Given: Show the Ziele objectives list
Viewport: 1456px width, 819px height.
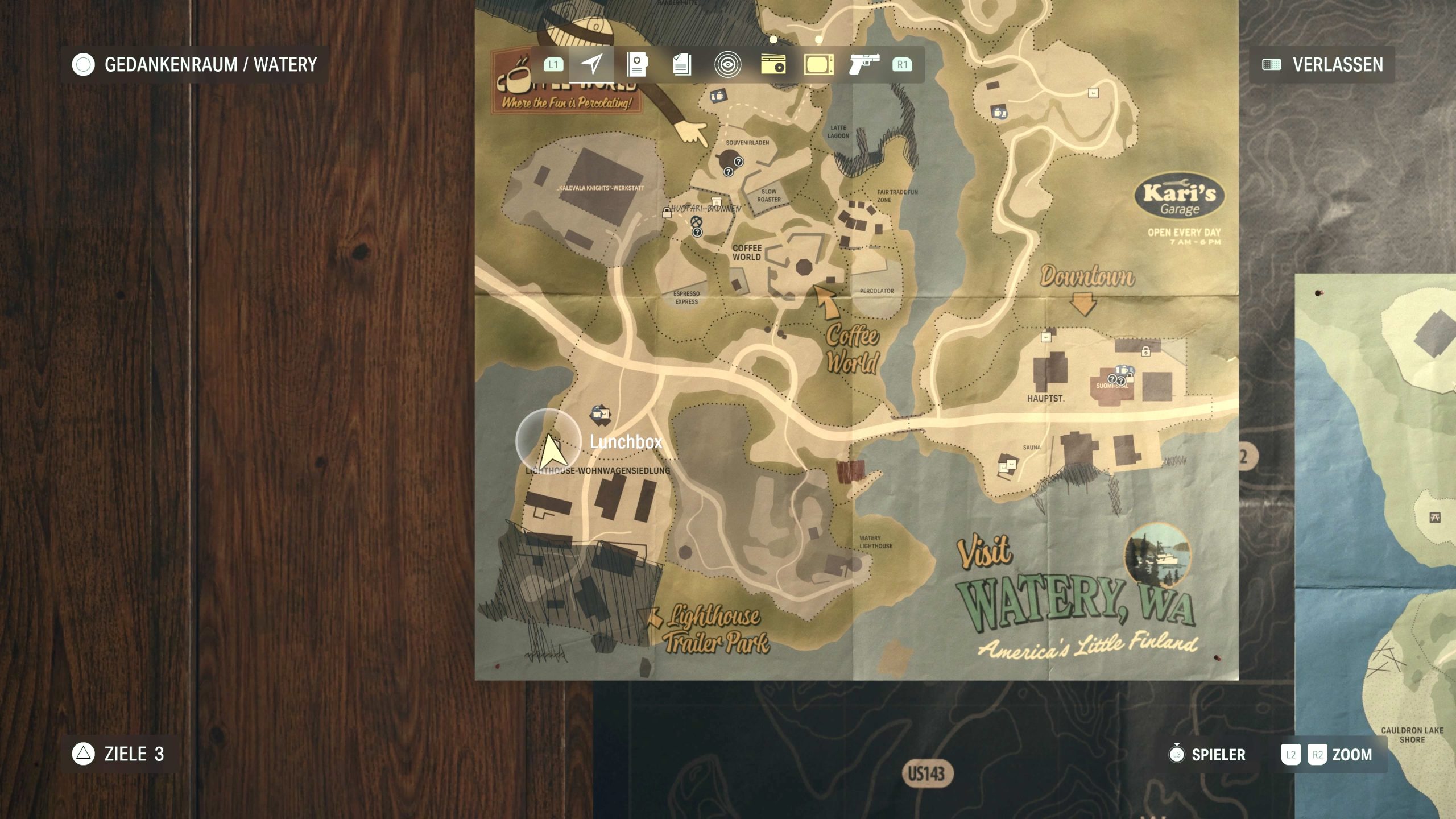Looking at the screenshot, I should pos(118,754).
